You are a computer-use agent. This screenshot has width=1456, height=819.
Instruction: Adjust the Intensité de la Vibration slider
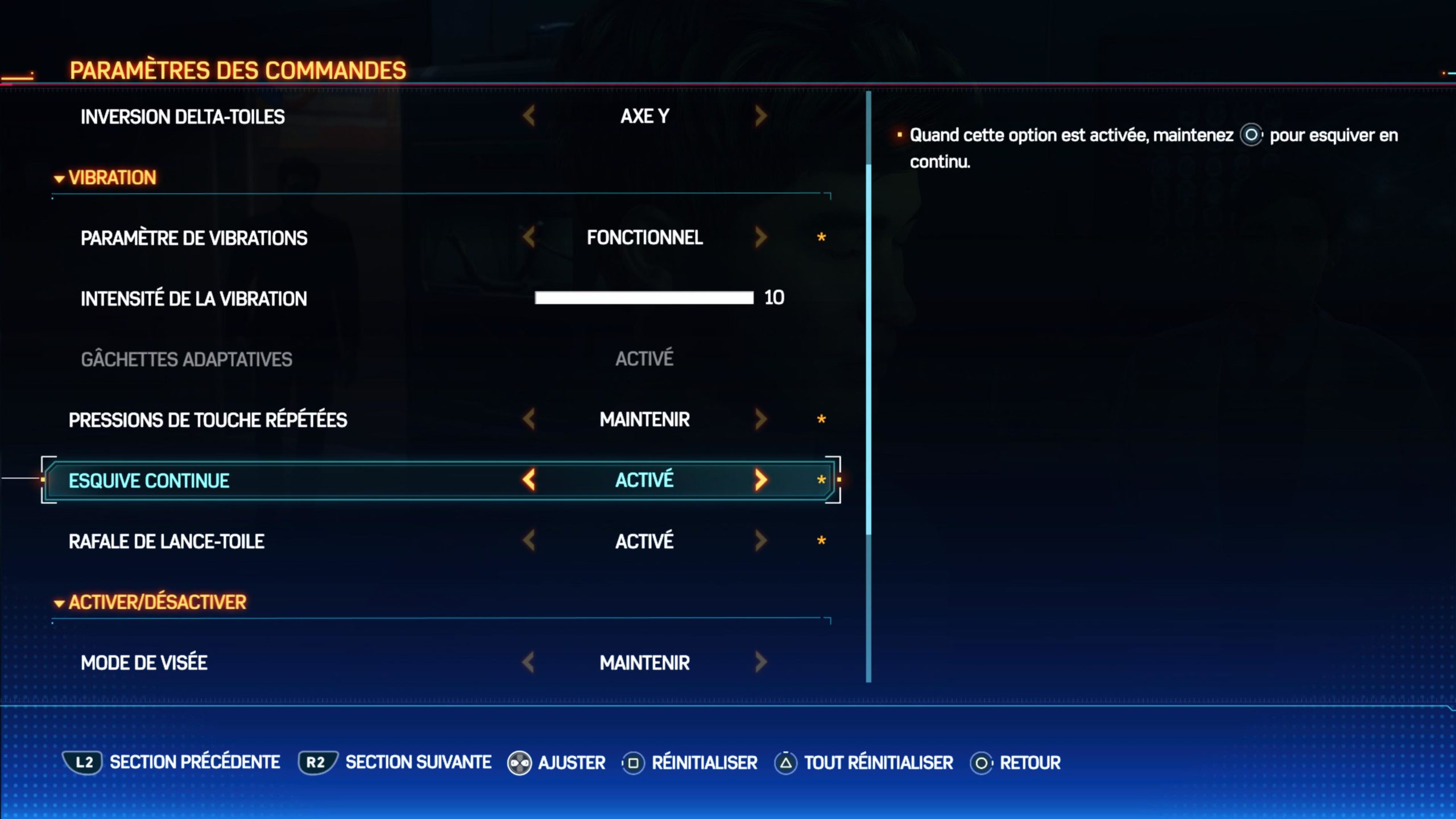(644, 298)
